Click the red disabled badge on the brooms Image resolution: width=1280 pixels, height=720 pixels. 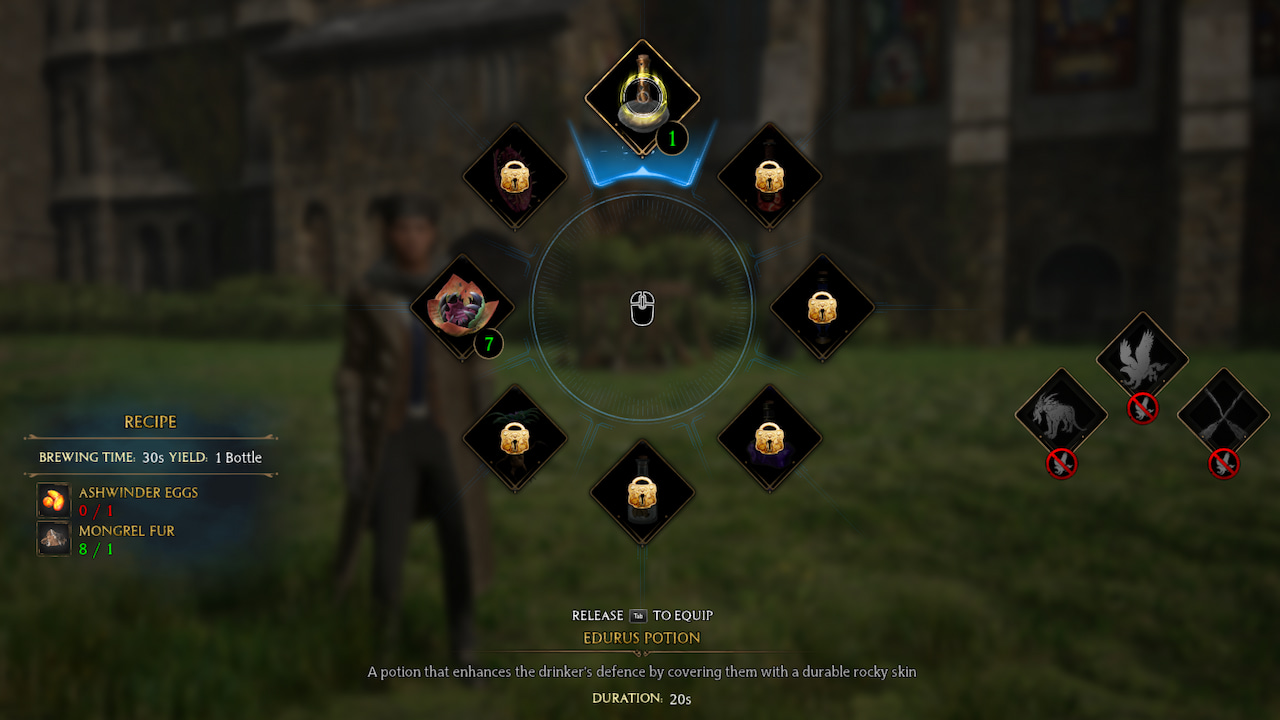point(1222,465)
